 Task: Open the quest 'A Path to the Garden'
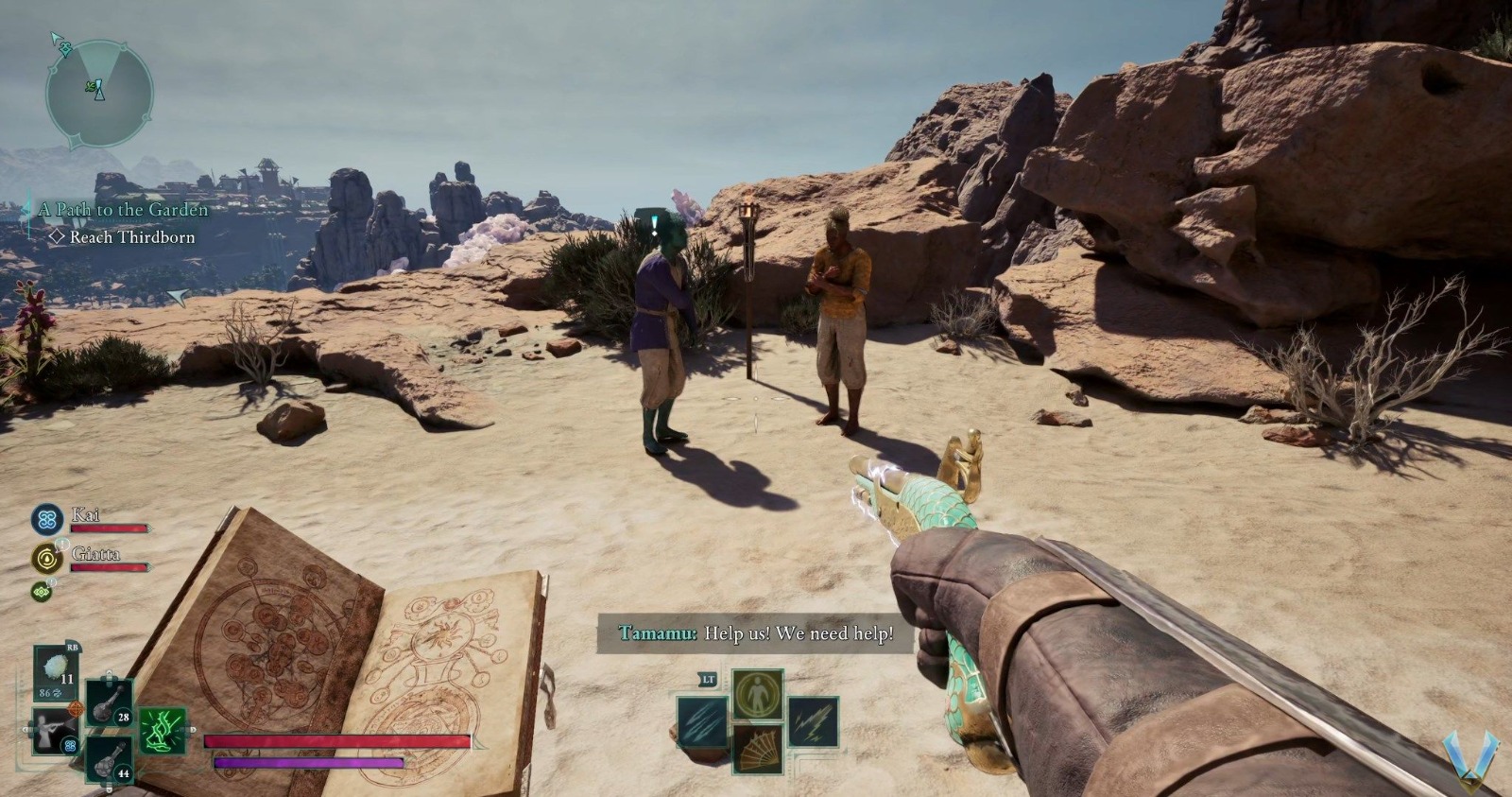pos(124,209)
